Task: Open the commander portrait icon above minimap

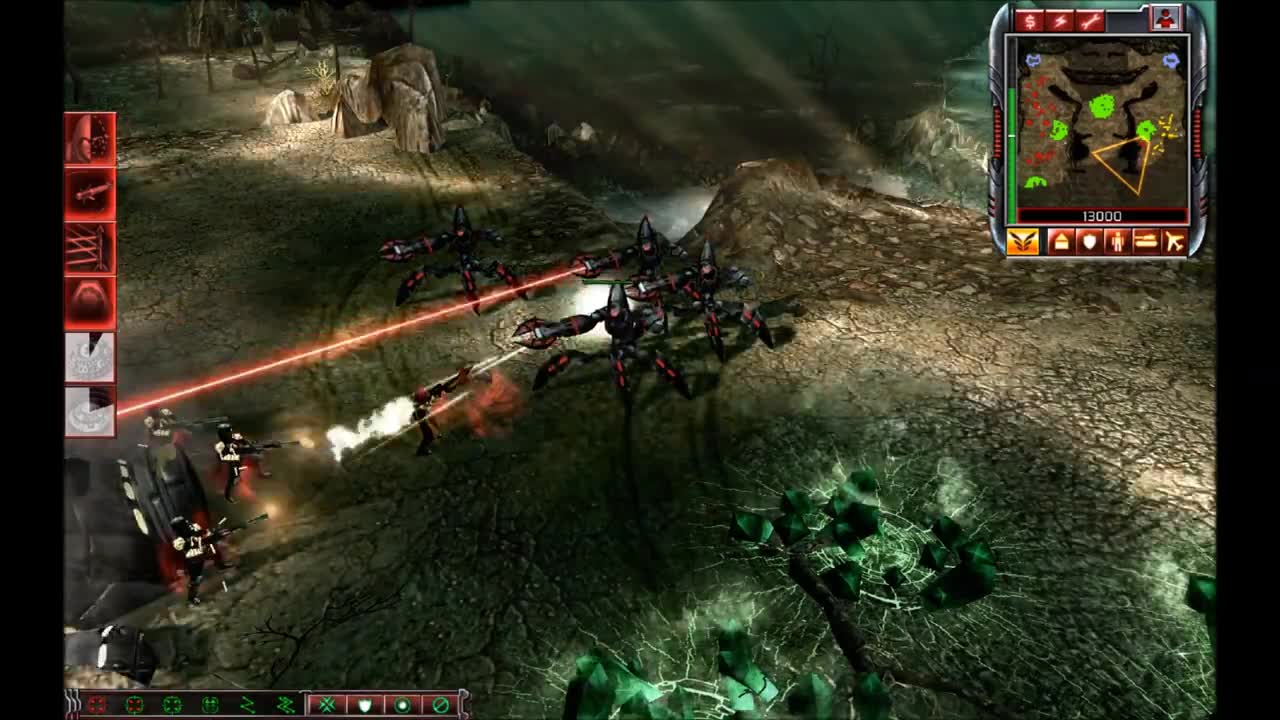Action: [x=1167, y=18]
